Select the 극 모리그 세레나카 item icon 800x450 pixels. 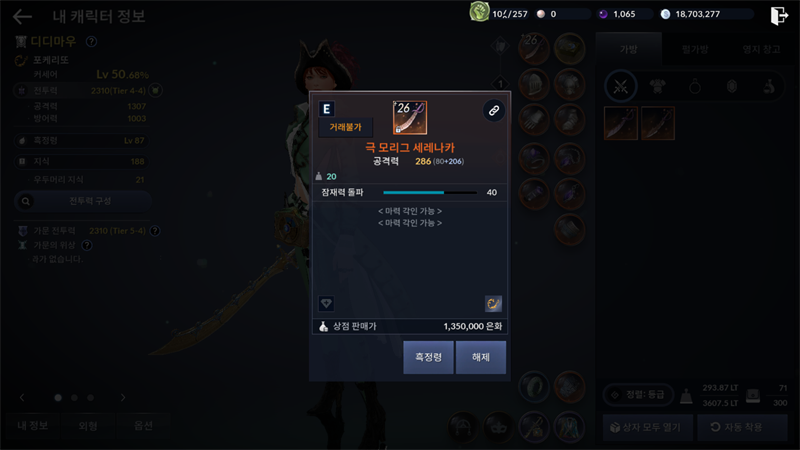[410, 118]
